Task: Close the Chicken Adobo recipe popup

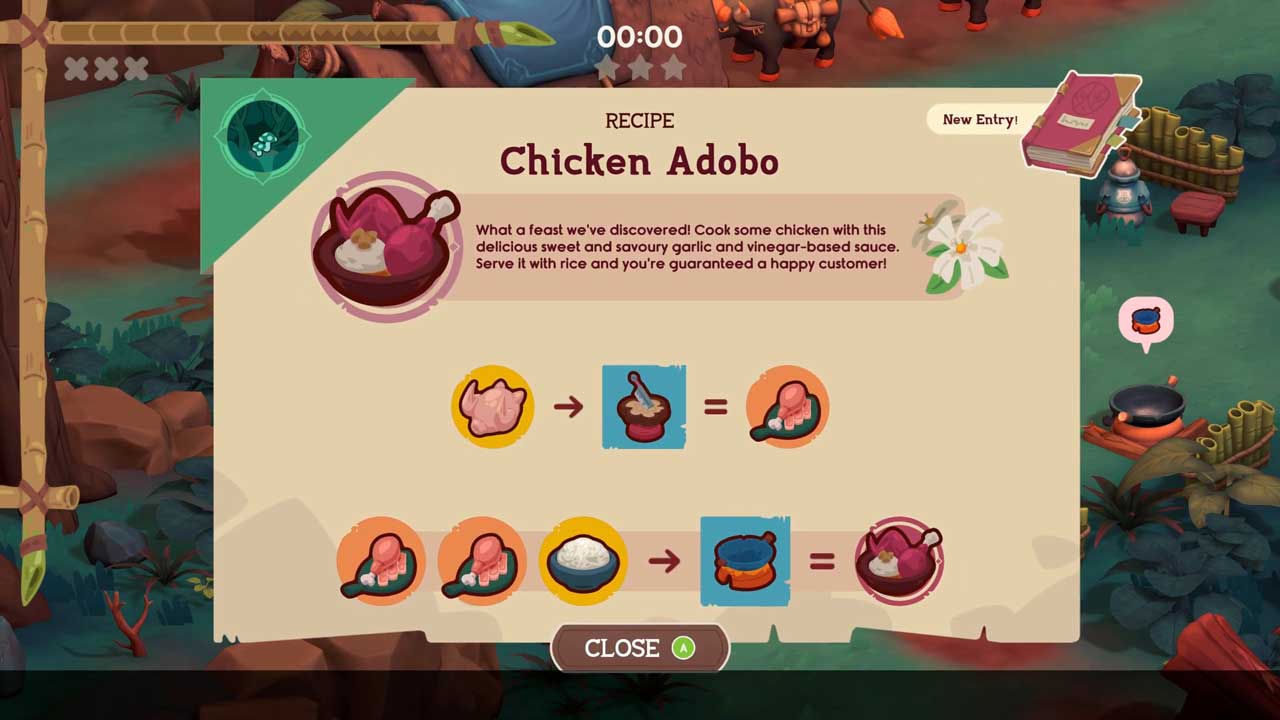Action: click(x=639, y=648)
